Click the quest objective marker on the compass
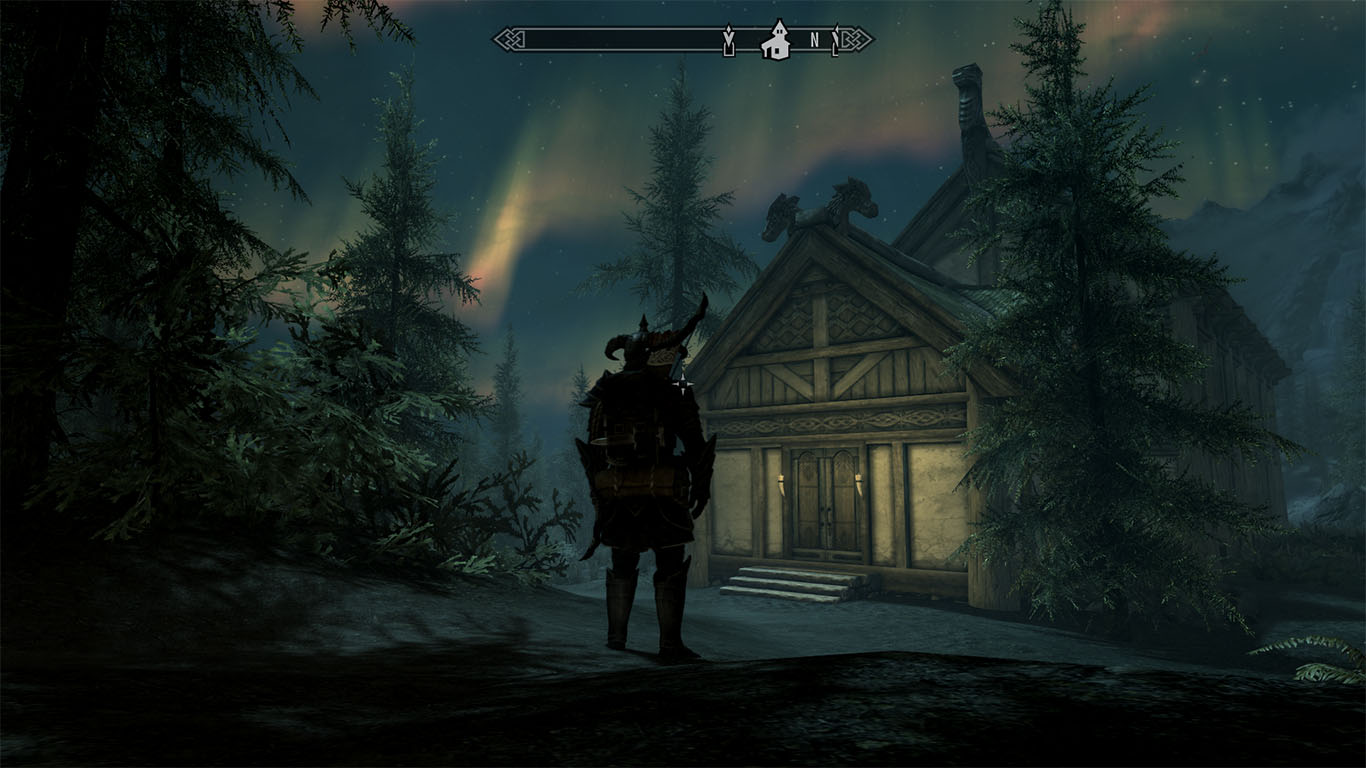This screenshot has height=768, width=1366. [729, 40]
